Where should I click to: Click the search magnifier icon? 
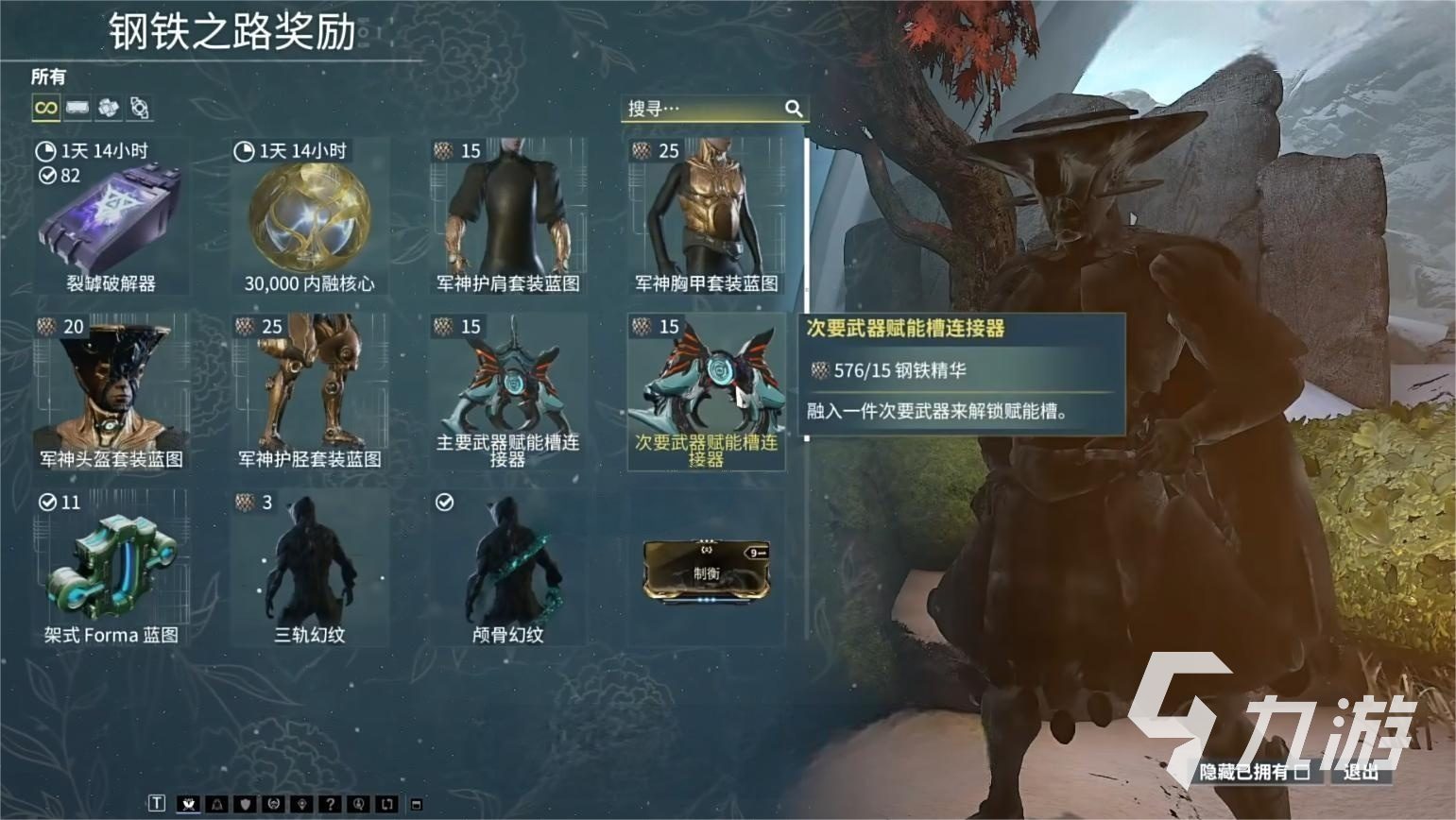click(x=794, y=109)
